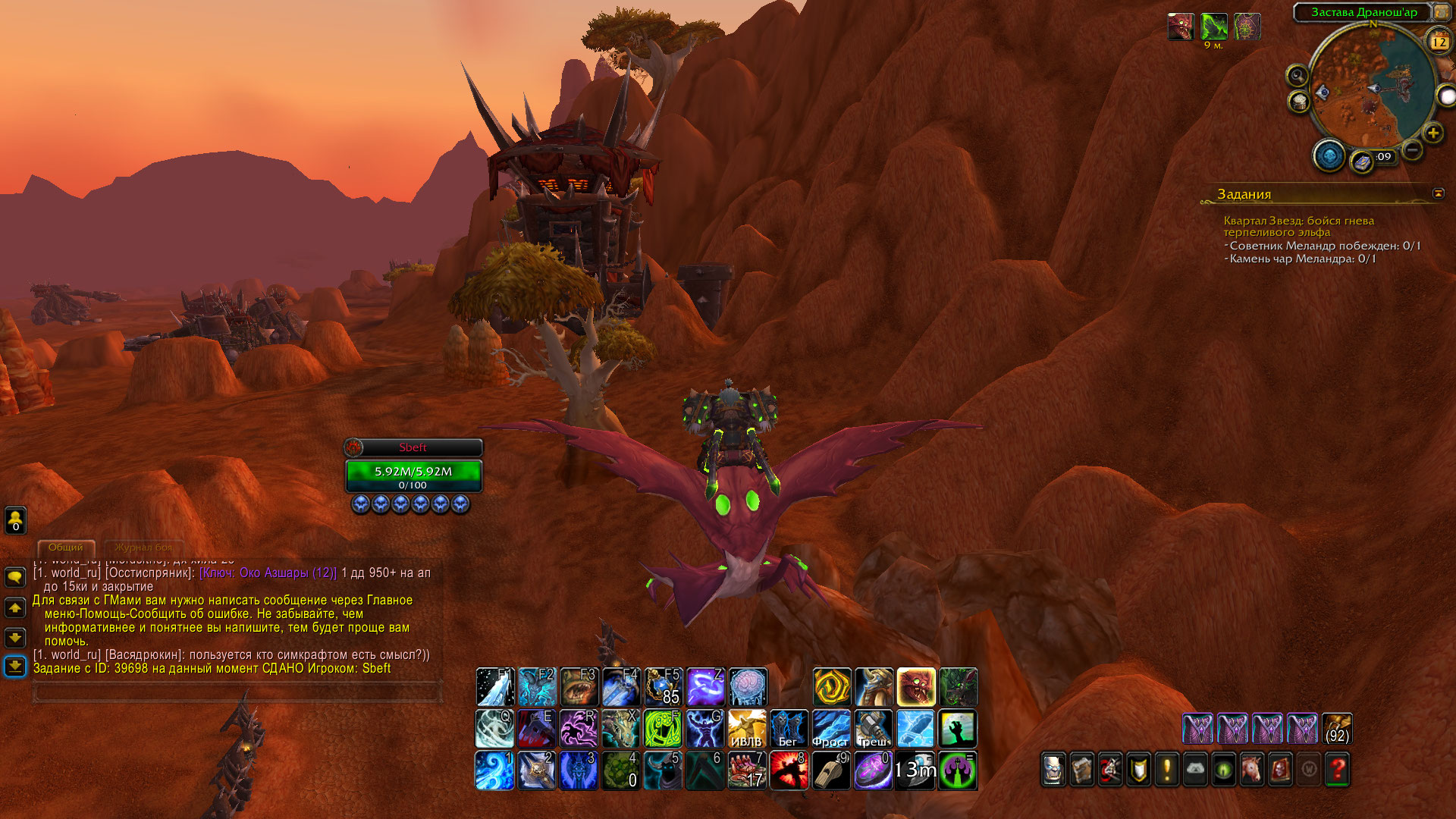Open the help red question mark button
The height and width of the screenshot is (819, 1456).
point(1338,770)
